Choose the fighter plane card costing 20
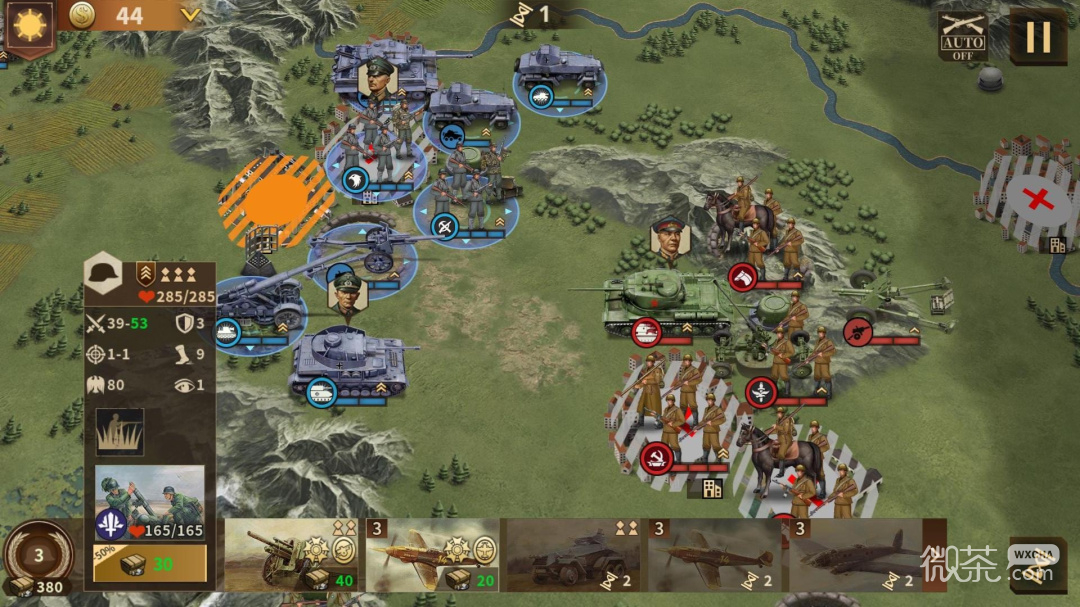Screen dimensions: 1080x607 (x=432, y=555)
